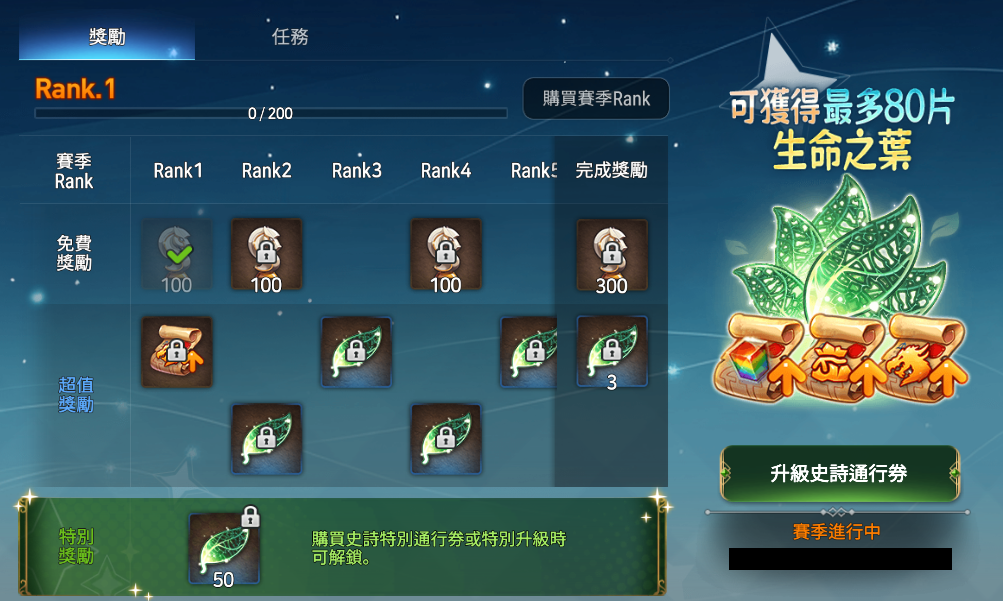Select the Rank2 premium leaf reward
Viewport: 1003px width, 601px height.
point(266,439)
